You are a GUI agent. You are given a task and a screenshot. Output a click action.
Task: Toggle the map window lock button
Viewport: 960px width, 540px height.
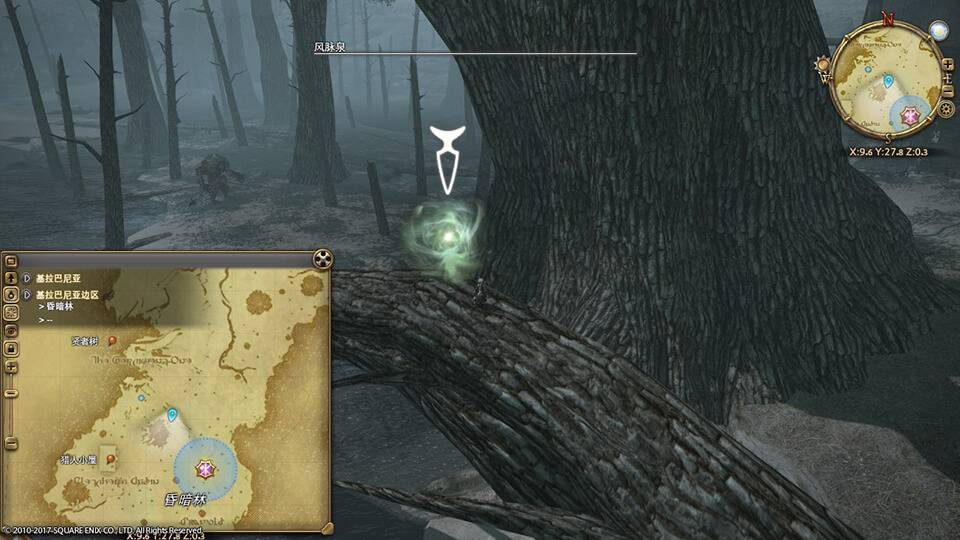11,348
